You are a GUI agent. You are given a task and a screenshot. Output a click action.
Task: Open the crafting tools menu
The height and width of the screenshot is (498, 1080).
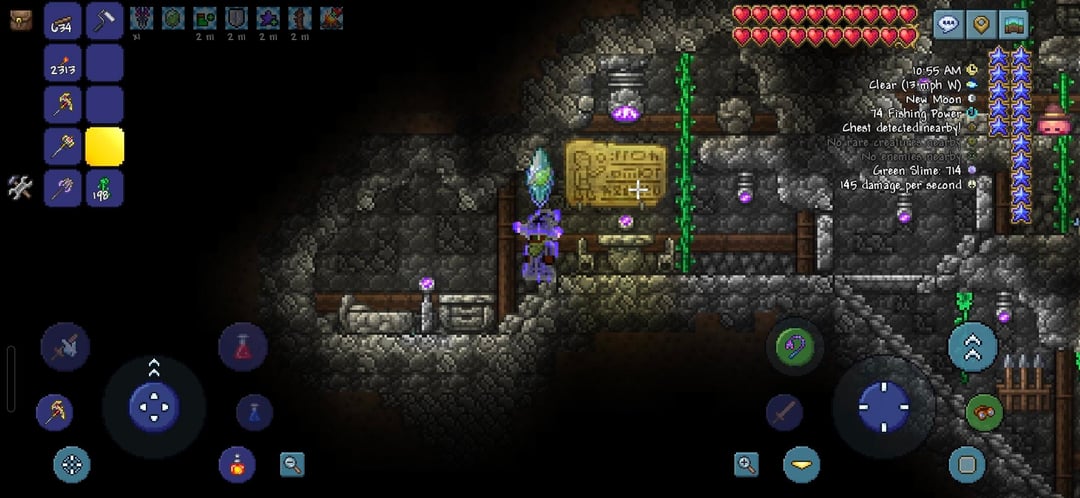tap(20, 187)
